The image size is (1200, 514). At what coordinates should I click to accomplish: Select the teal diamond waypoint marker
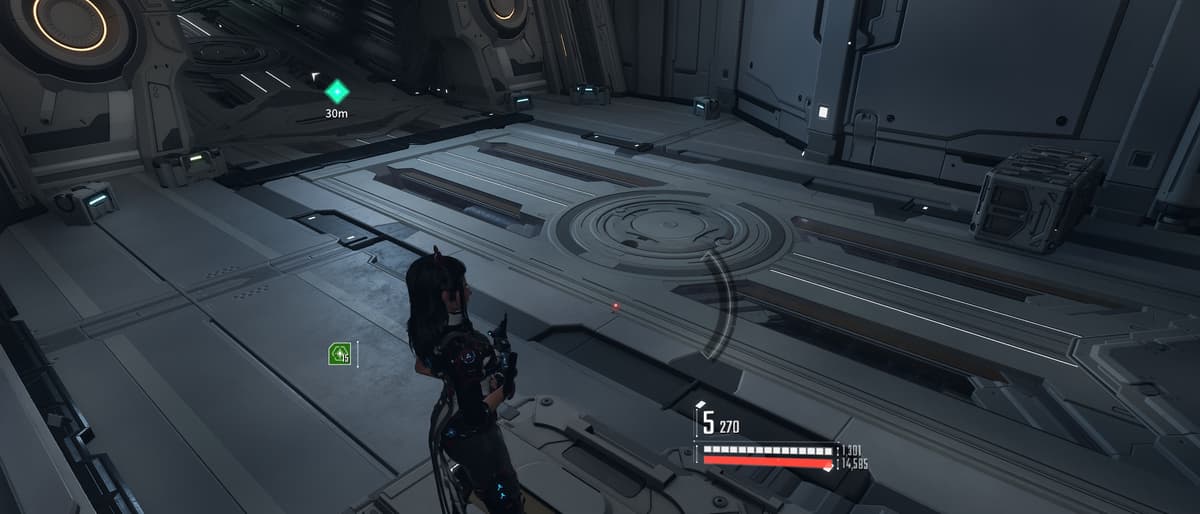(x=337, y=92)
